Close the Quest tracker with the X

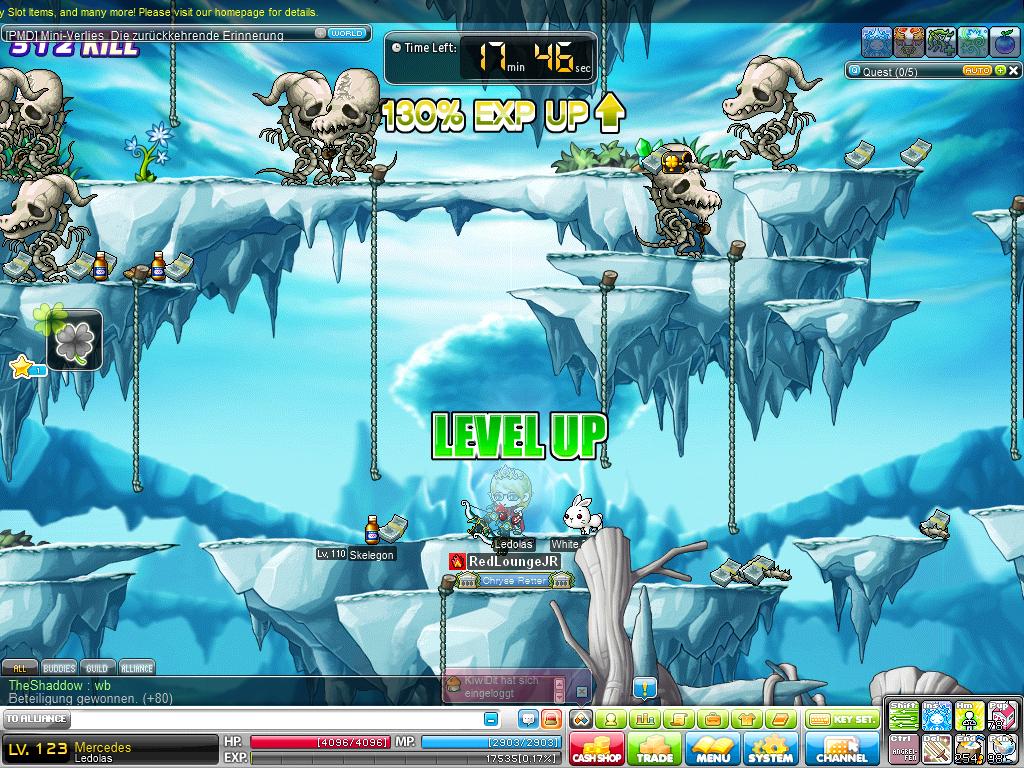click(x=1014, y=71)
